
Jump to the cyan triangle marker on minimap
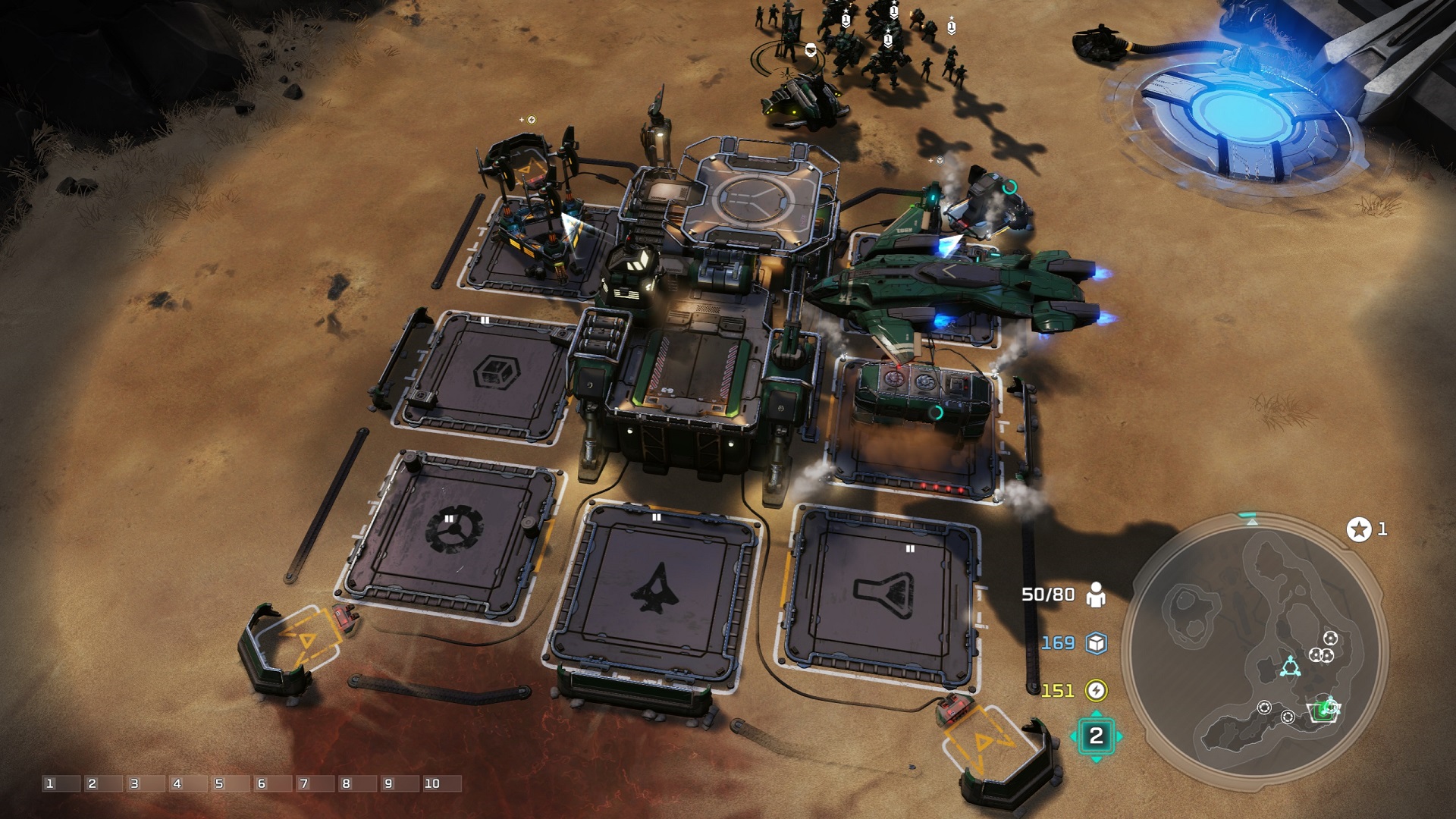point(1290,667)
